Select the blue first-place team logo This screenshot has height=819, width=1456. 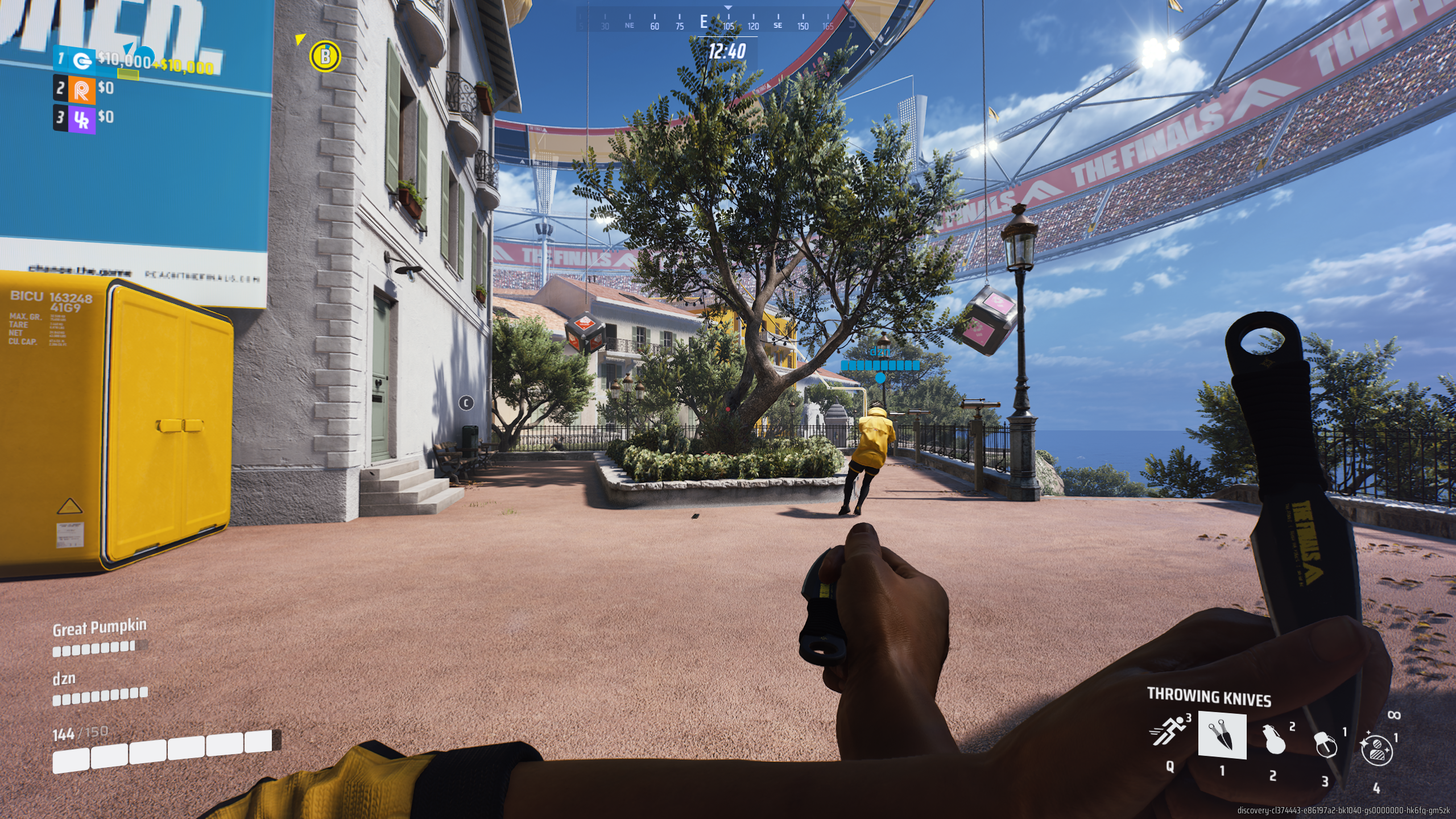pos(83,60)
